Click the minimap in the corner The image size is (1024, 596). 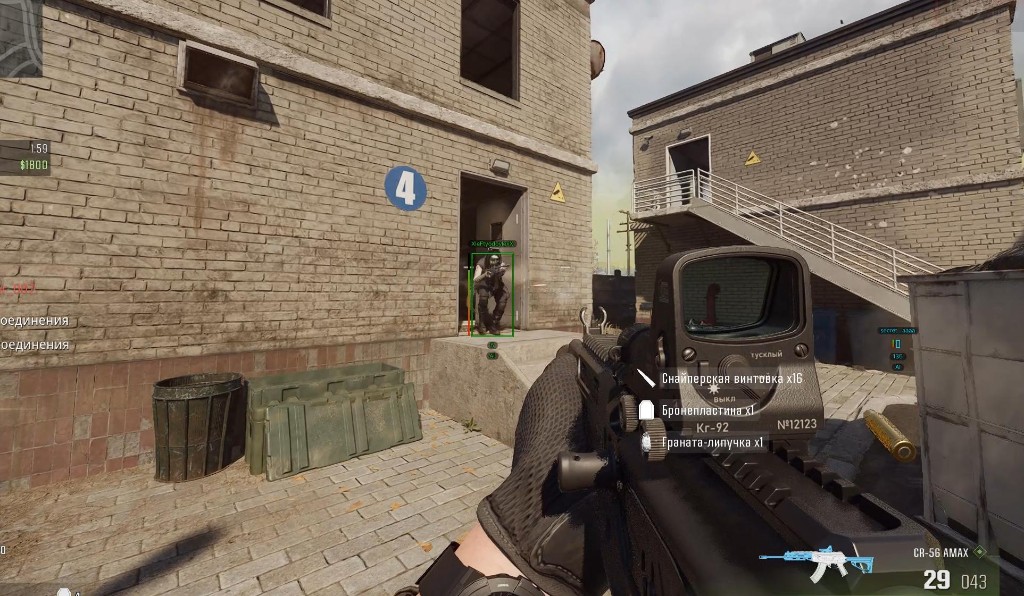pos(20,36)
